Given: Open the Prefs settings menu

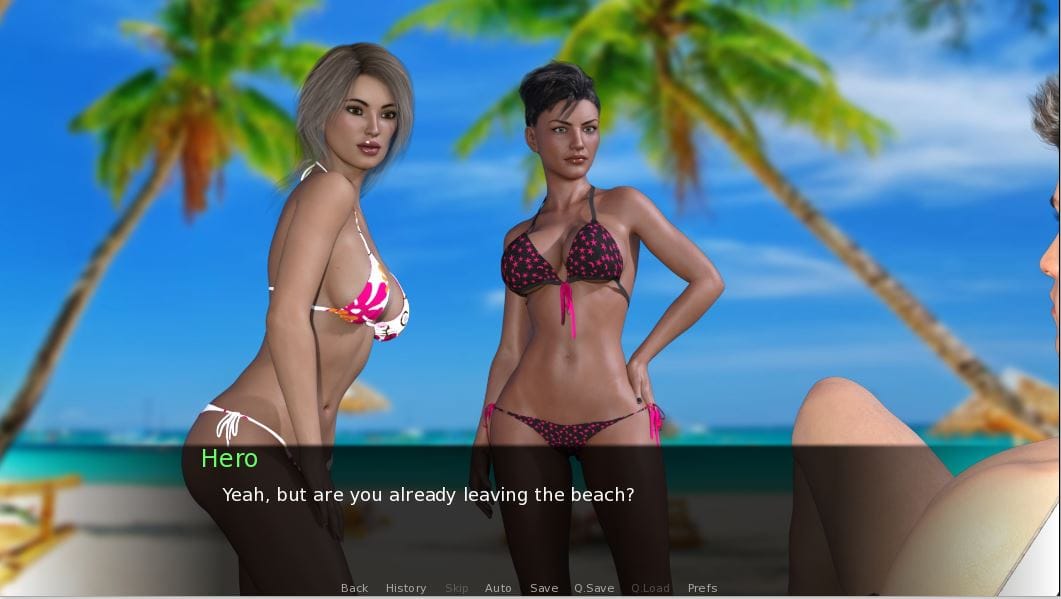Looking at the screenshot, I should (702, 588).
